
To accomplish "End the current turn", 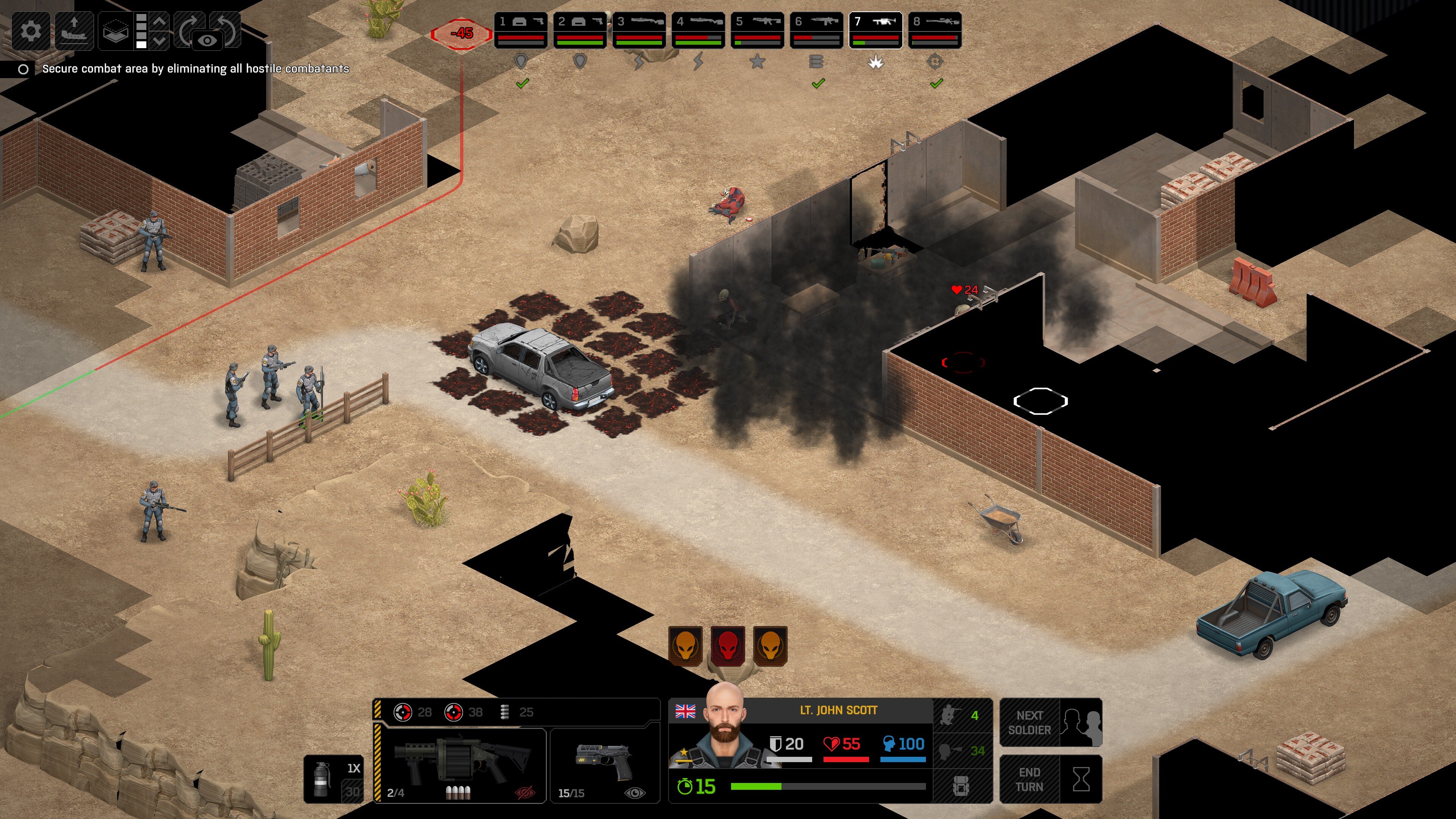I will 1050,779.
